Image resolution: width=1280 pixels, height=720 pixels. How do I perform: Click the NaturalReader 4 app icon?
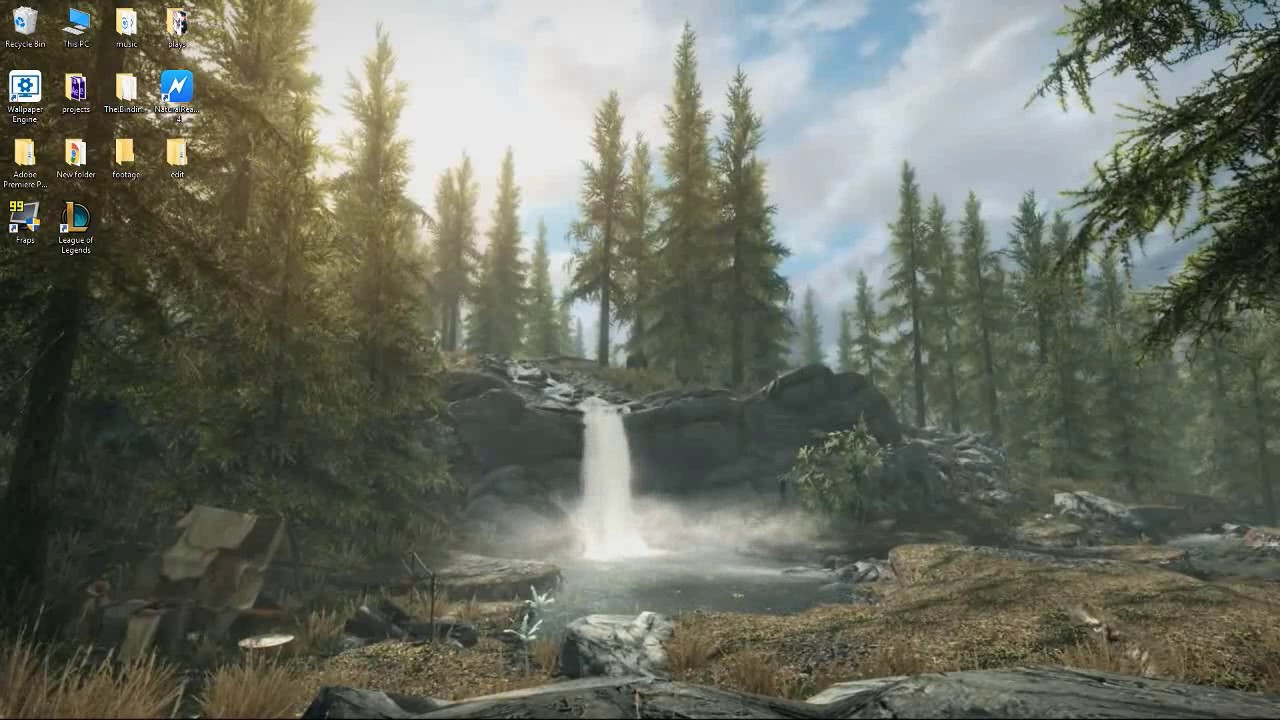pyautogui.click(x=176, y=85)
